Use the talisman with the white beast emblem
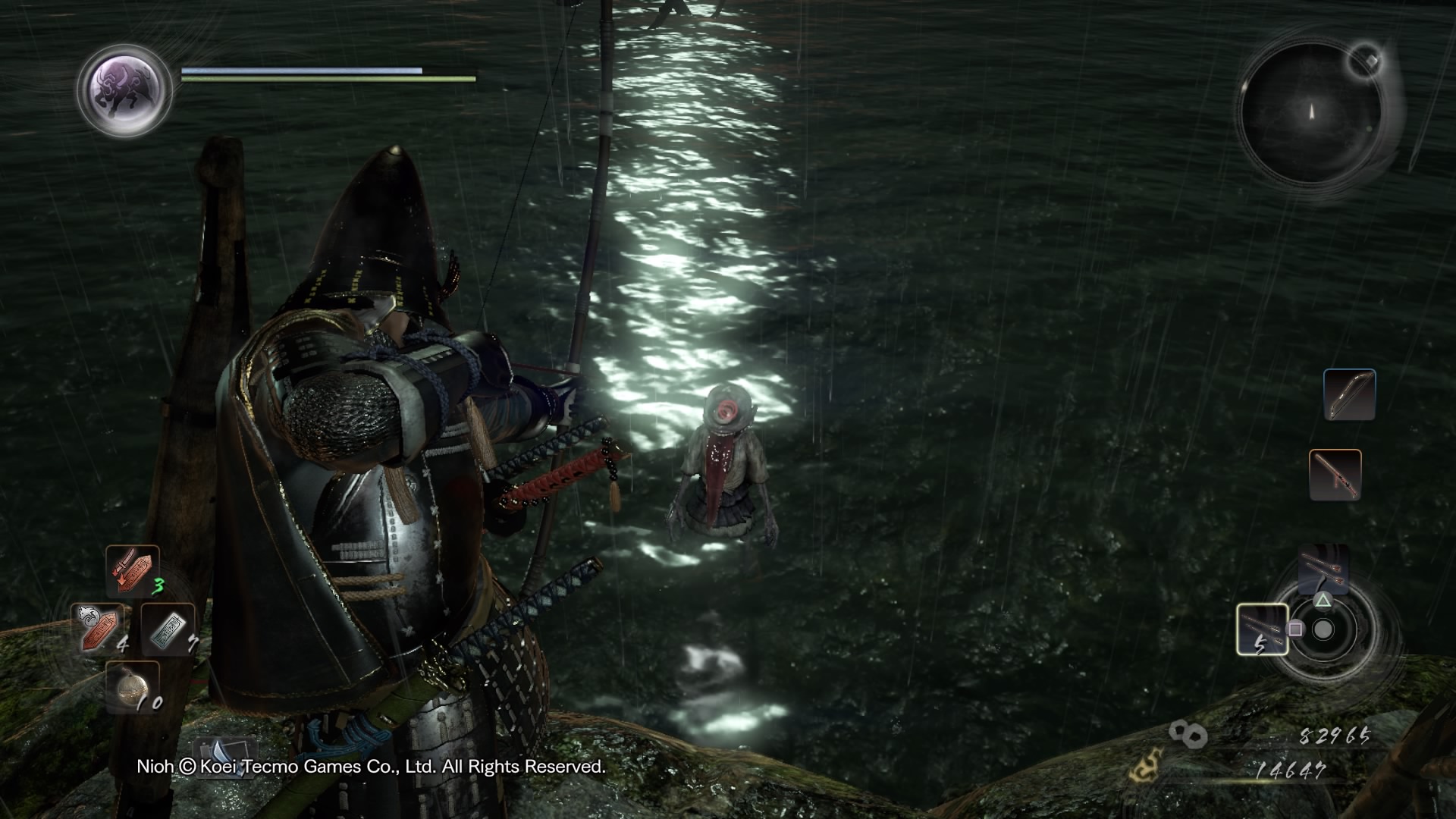Screen dimensions: 1456x819 pos(97,628)
